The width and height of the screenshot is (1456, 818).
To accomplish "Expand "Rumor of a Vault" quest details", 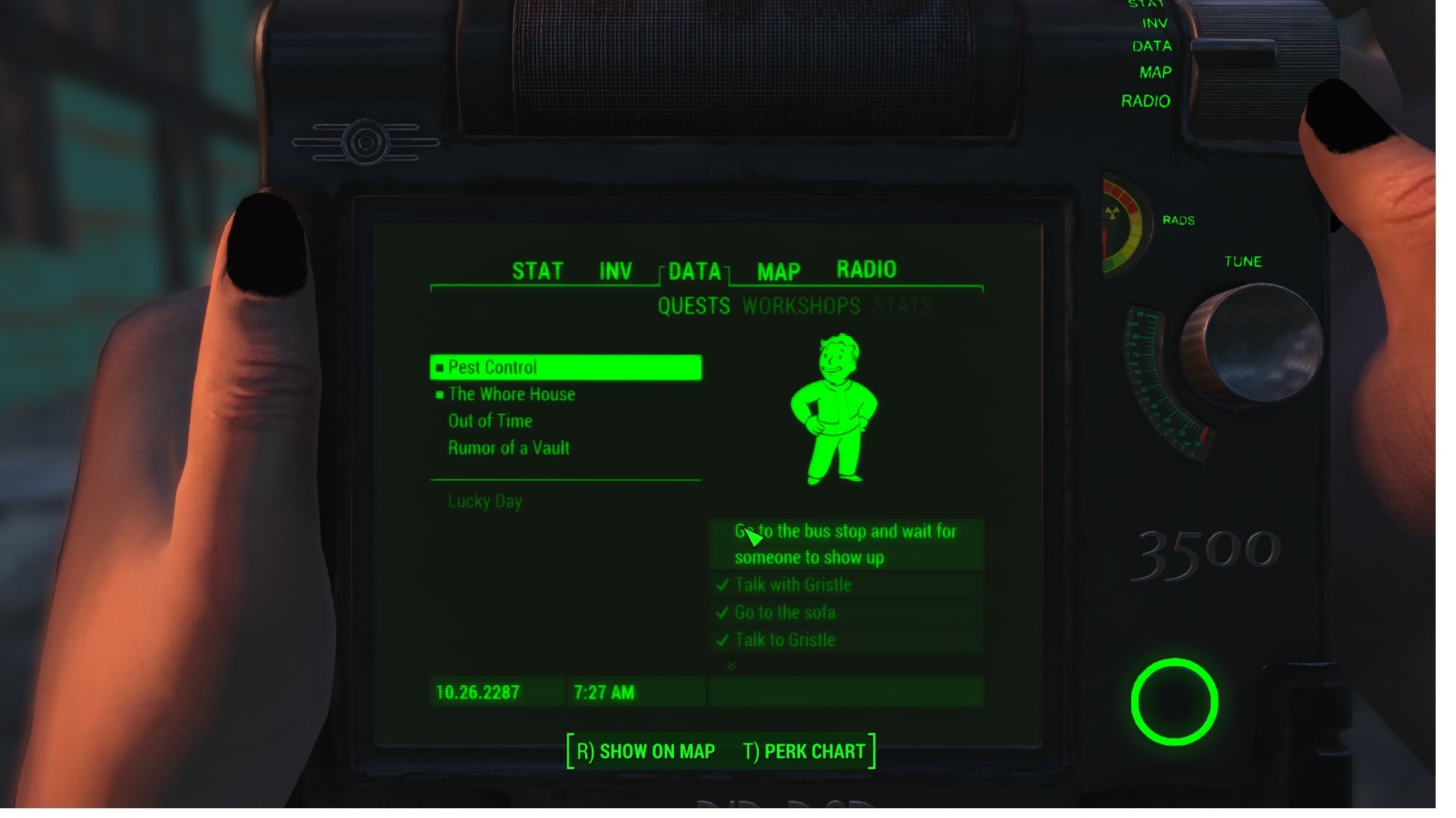I will click(508, 447).
